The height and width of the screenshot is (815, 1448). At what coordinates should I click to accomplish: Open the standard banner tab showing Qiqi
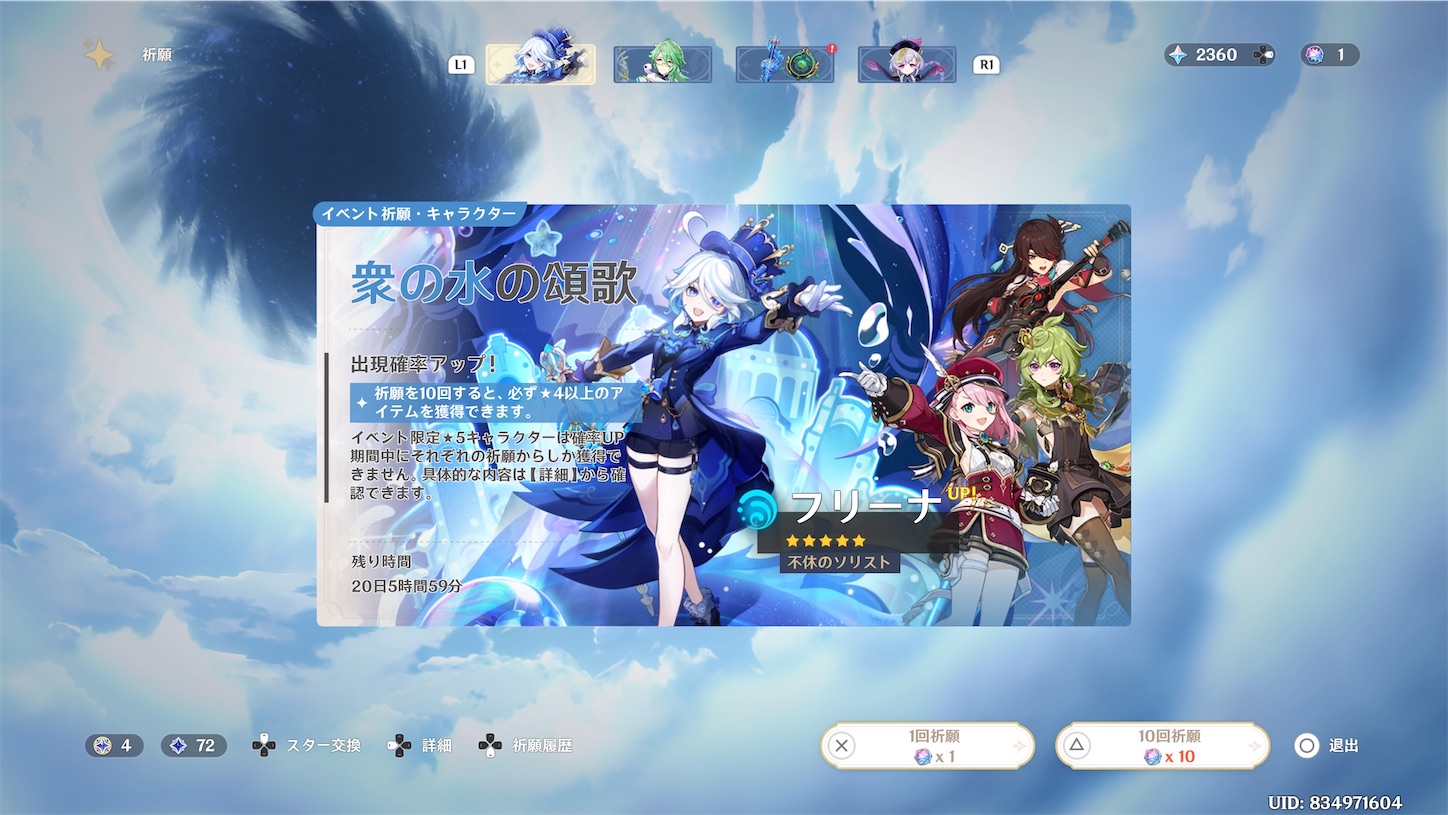point(906,62)
